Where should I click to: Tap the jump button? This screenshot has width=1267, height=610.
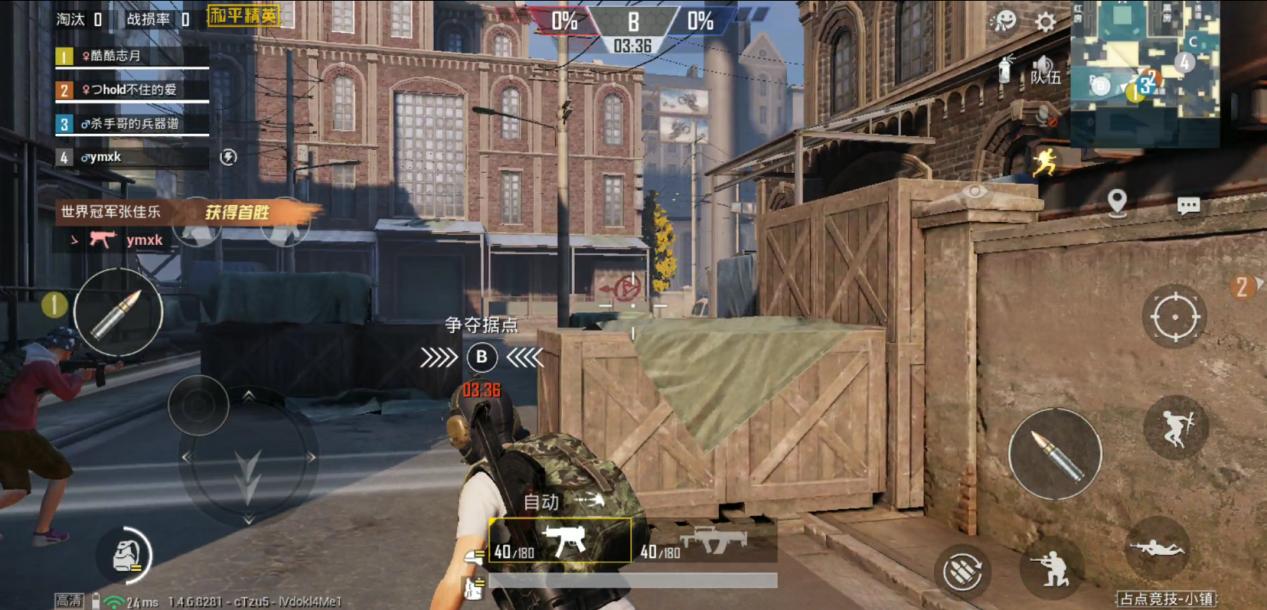click(x=1175, y=427)
